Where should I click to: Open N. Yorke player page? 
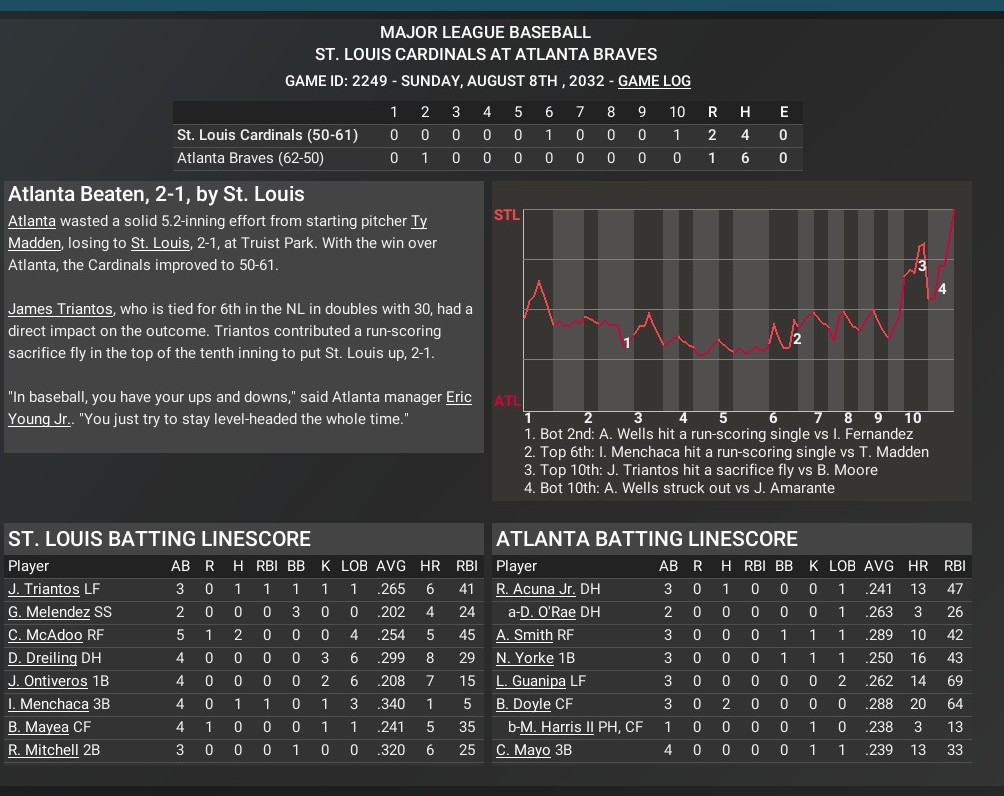tap(525, 658)
